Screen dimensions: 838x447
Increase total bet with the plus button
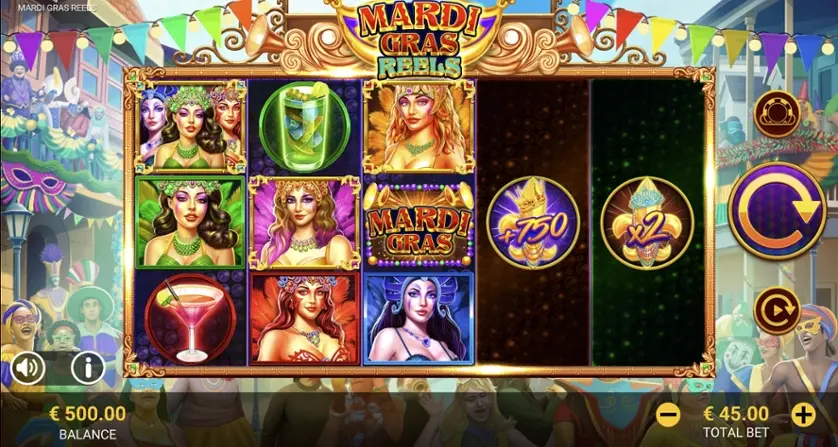(x=803, y=414)
